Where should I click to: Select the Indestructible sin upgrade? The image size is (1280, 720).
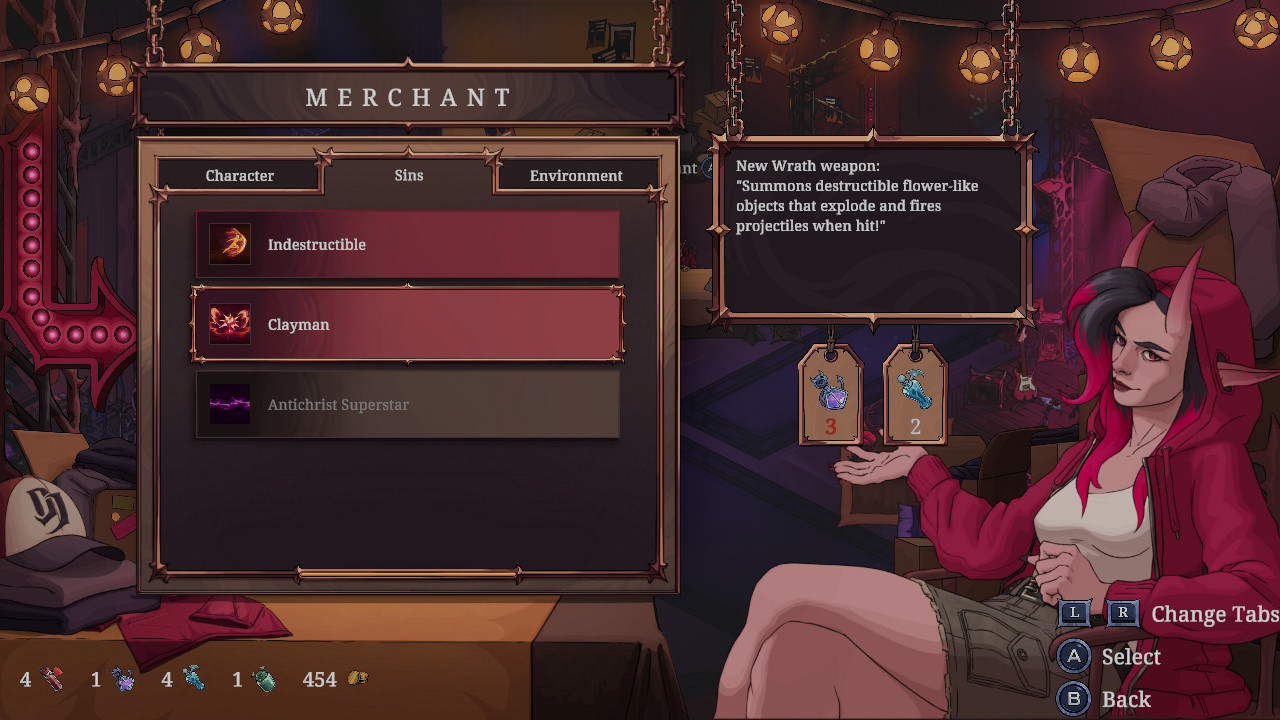[x=407, y=245]
